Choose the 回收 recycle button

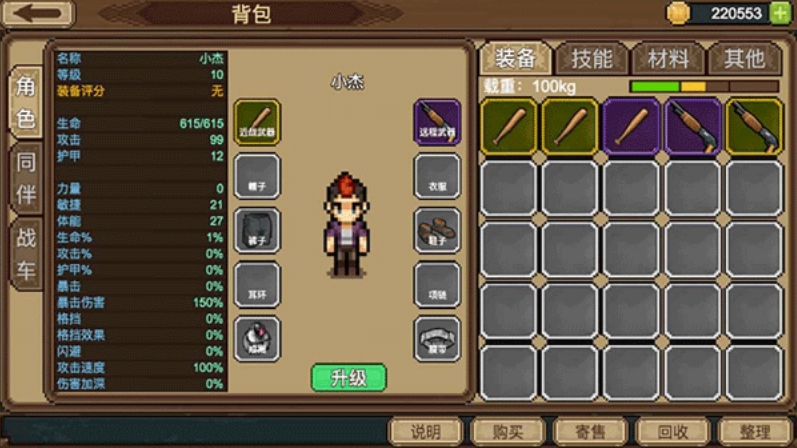673,432
